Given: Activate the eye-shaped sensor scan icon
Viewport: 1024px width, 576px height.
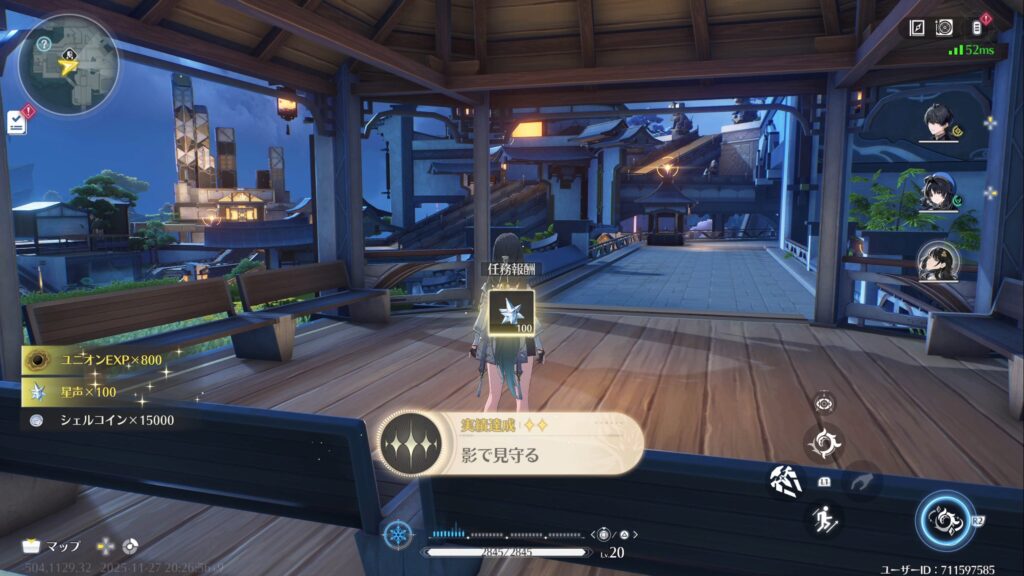Looking at the screenshot, I should click(825, 403).
